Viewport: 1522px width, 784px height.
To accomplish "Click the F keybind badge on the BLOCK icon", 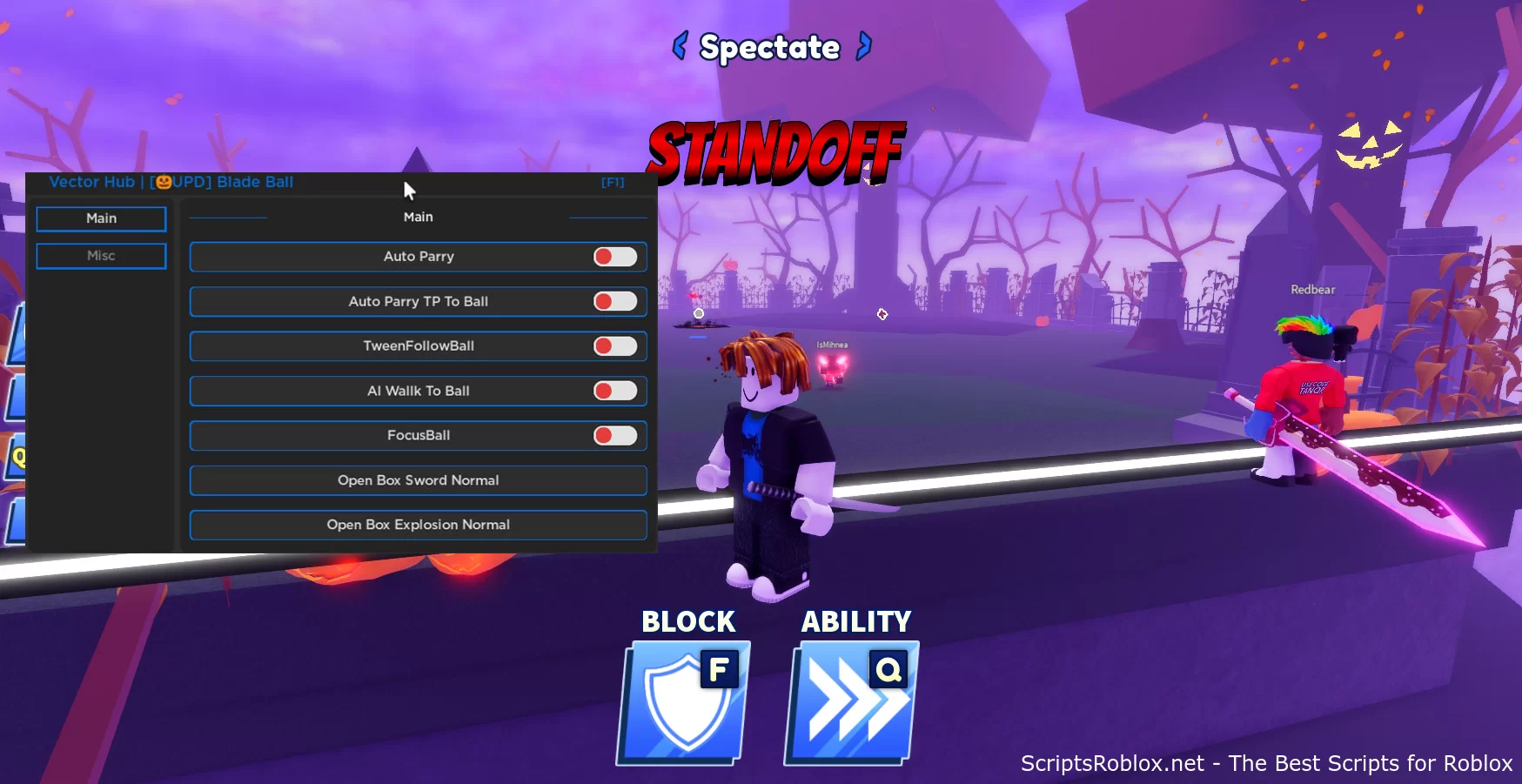I will [x=720, y=670].
